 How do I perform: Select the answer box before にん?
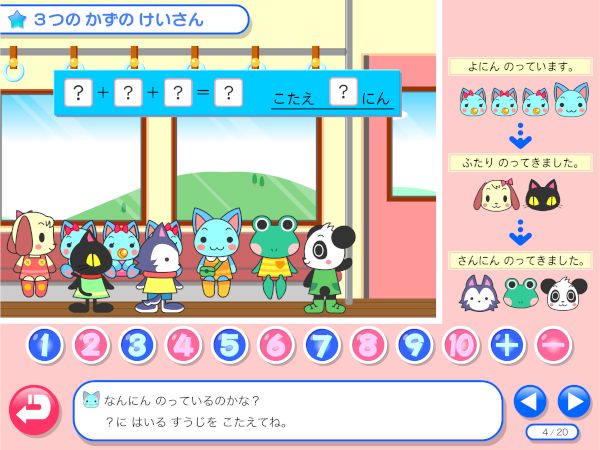pyautogui.click(x=343, y=93)
